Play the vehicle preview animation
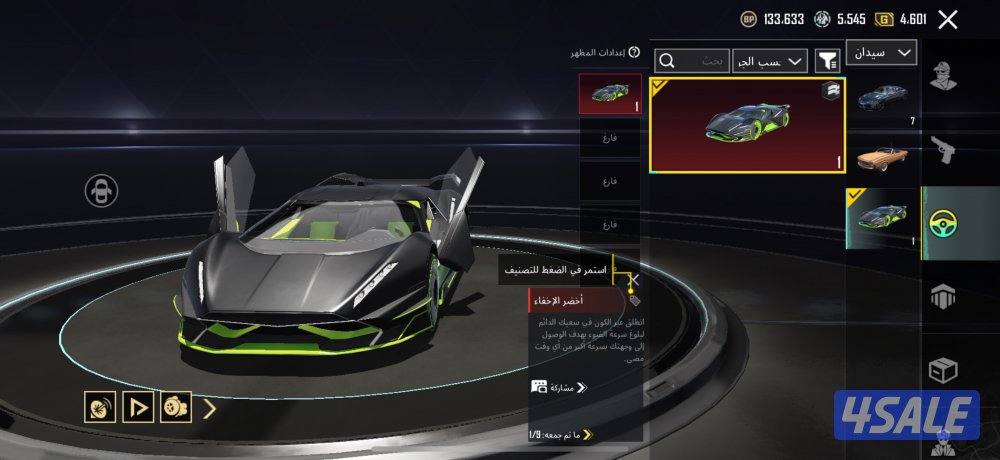Viewport: 1000px width, 460px height. point(137,407)
